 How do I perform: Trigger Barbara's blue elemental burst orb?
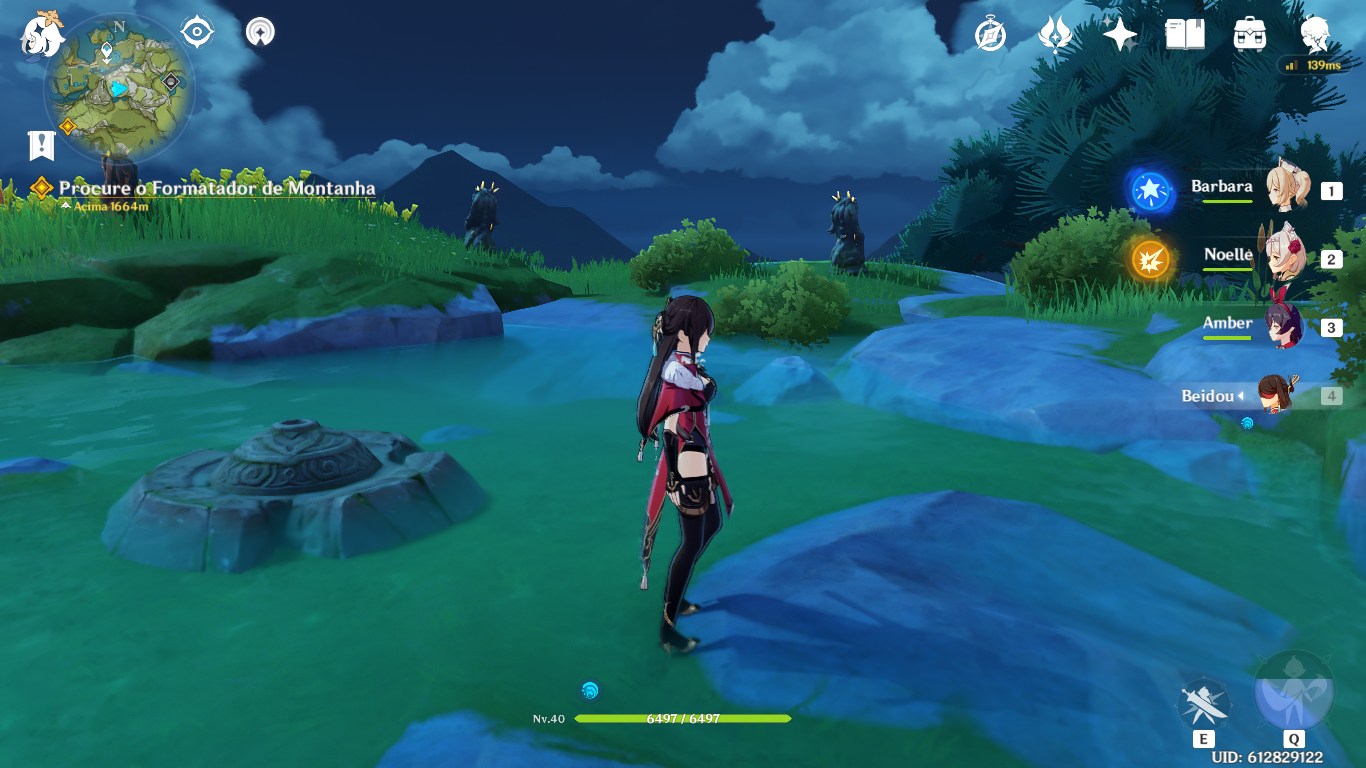coord(1150,190)
